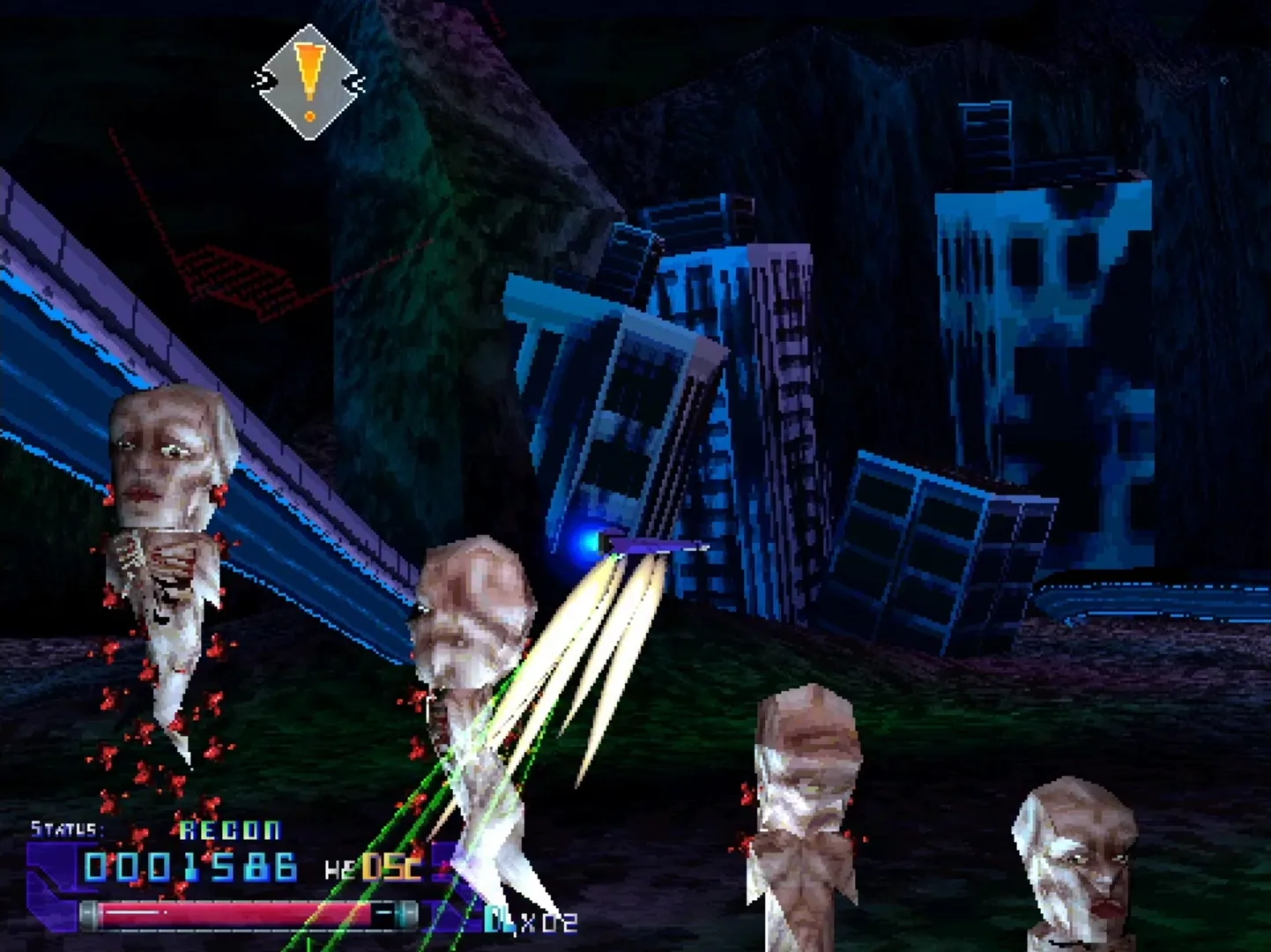Click the glowing blue orb on the player ship
The height and width of the screenshot is (952, 1271).
(x=586, y=544)
